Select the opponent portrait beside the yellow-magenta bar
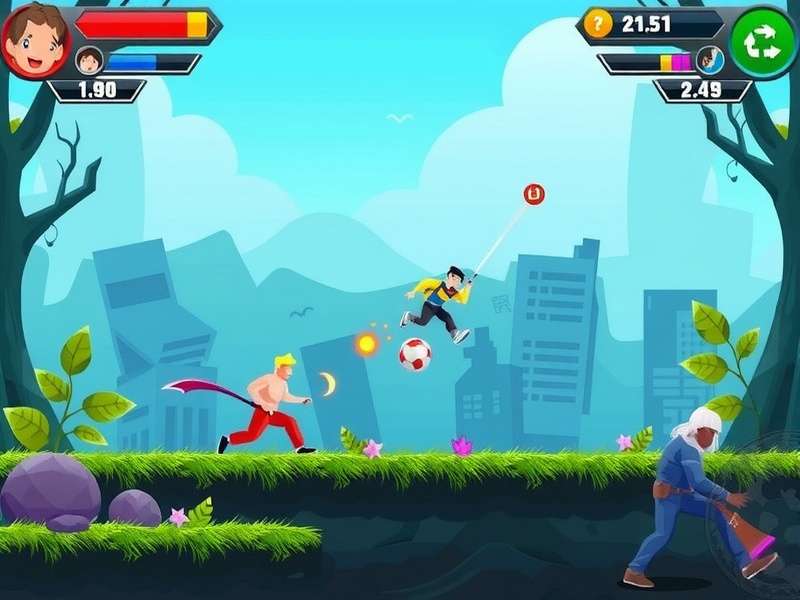Viewport: 800px width, 600px height. click(709, 60)
